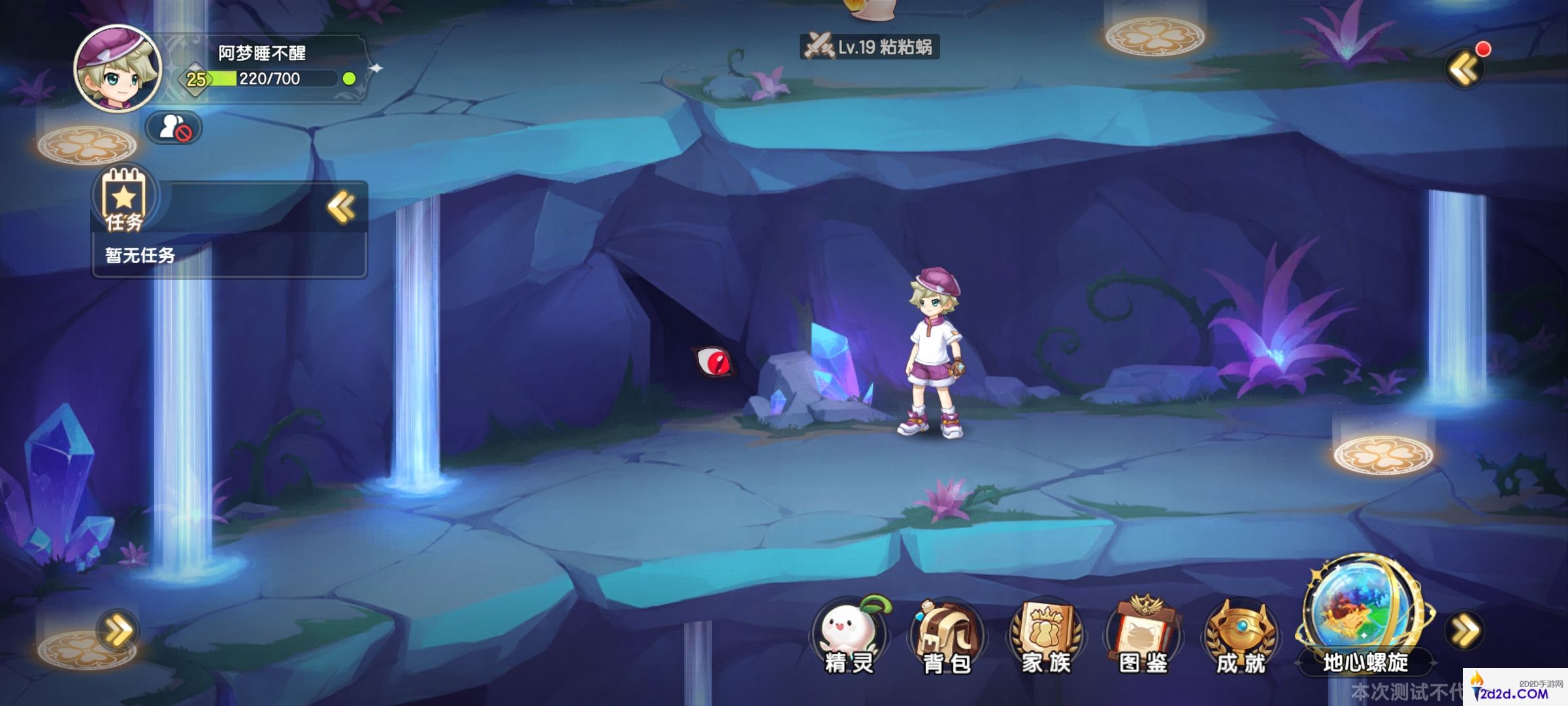The image size is (1568, 706).
Task: Toggle the hide-players icon
Action: click(x=174, y=127)
